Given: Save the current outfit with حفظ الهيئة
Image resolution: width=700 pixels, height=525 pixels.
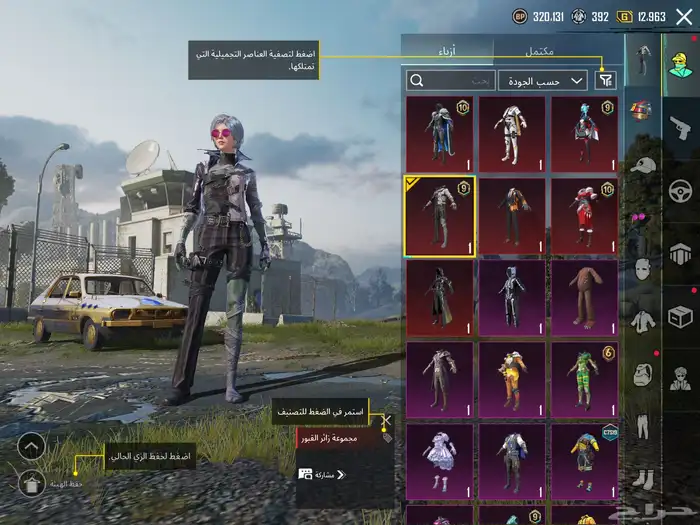Looking at the screenshot, I should (31, 484).
